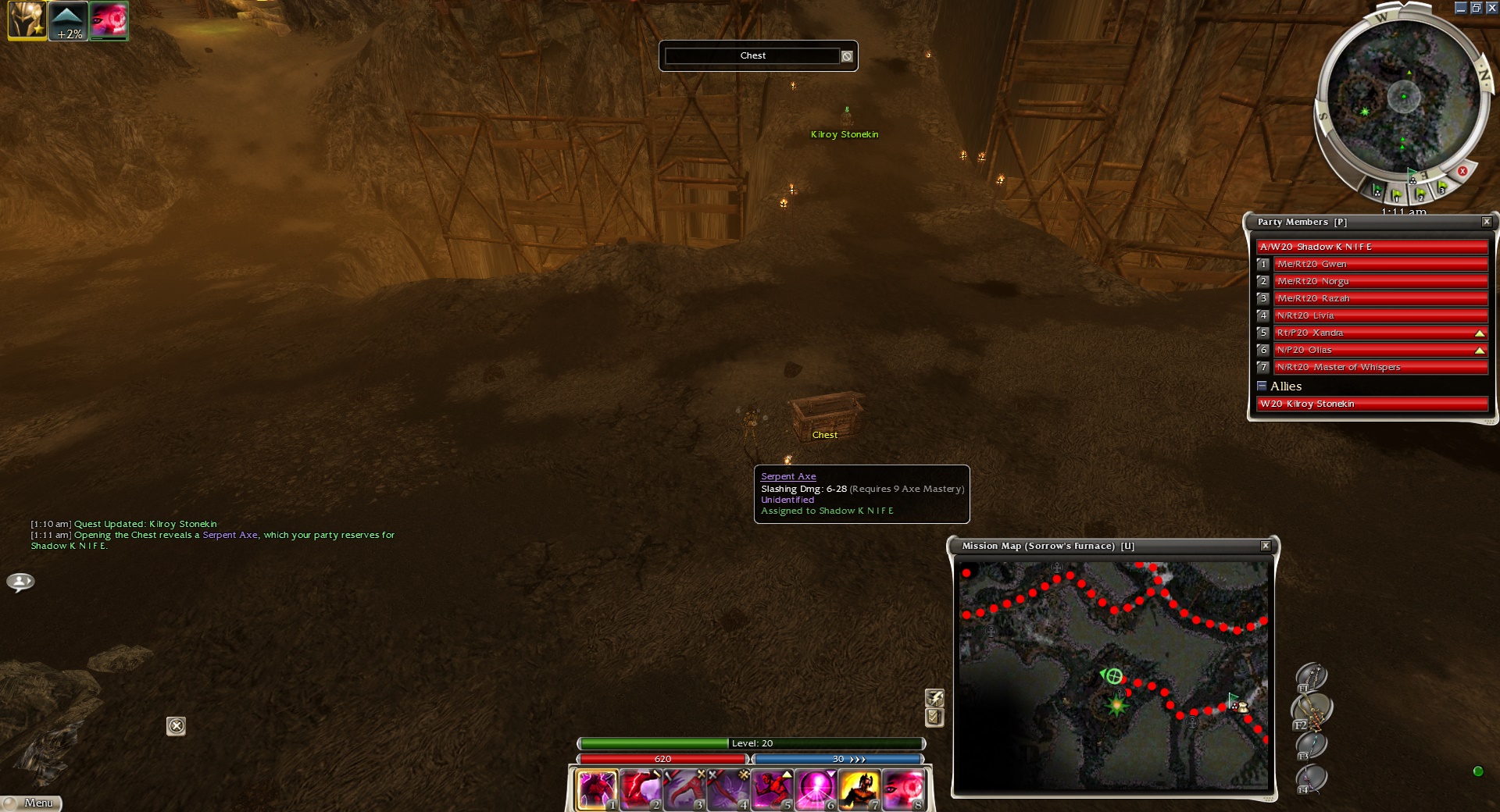Select Master of Whispers in party list

click(1380, 367)
